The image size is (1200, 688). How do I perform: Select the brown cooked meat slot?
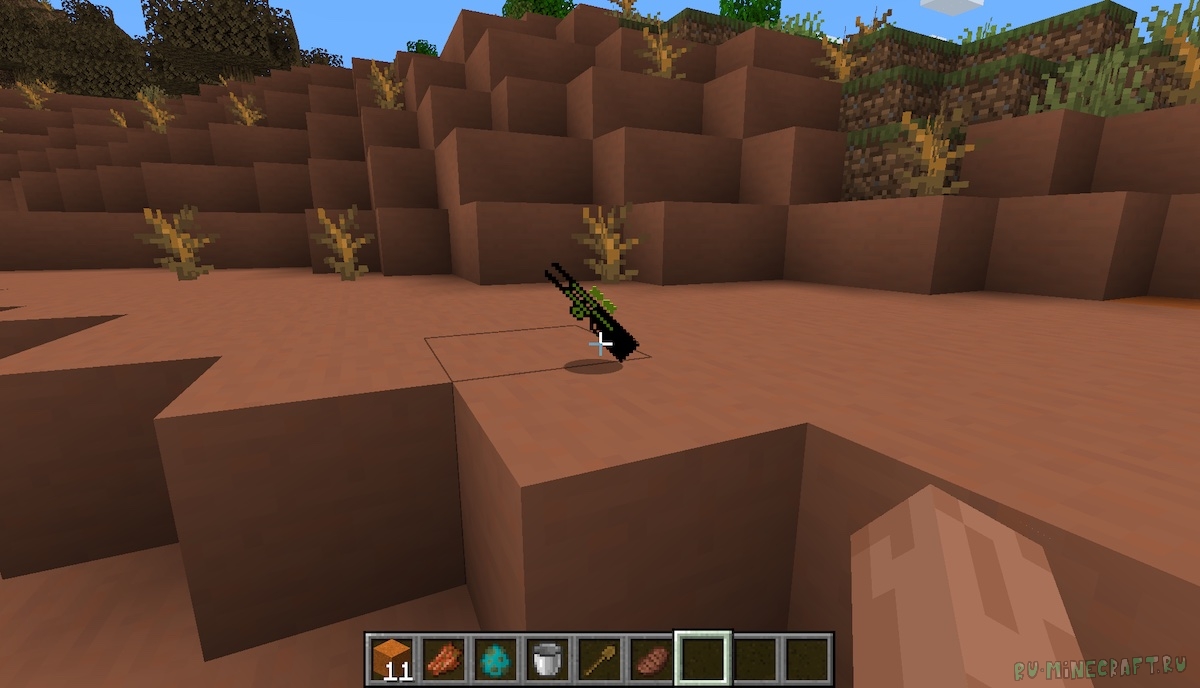pos(650,658)
